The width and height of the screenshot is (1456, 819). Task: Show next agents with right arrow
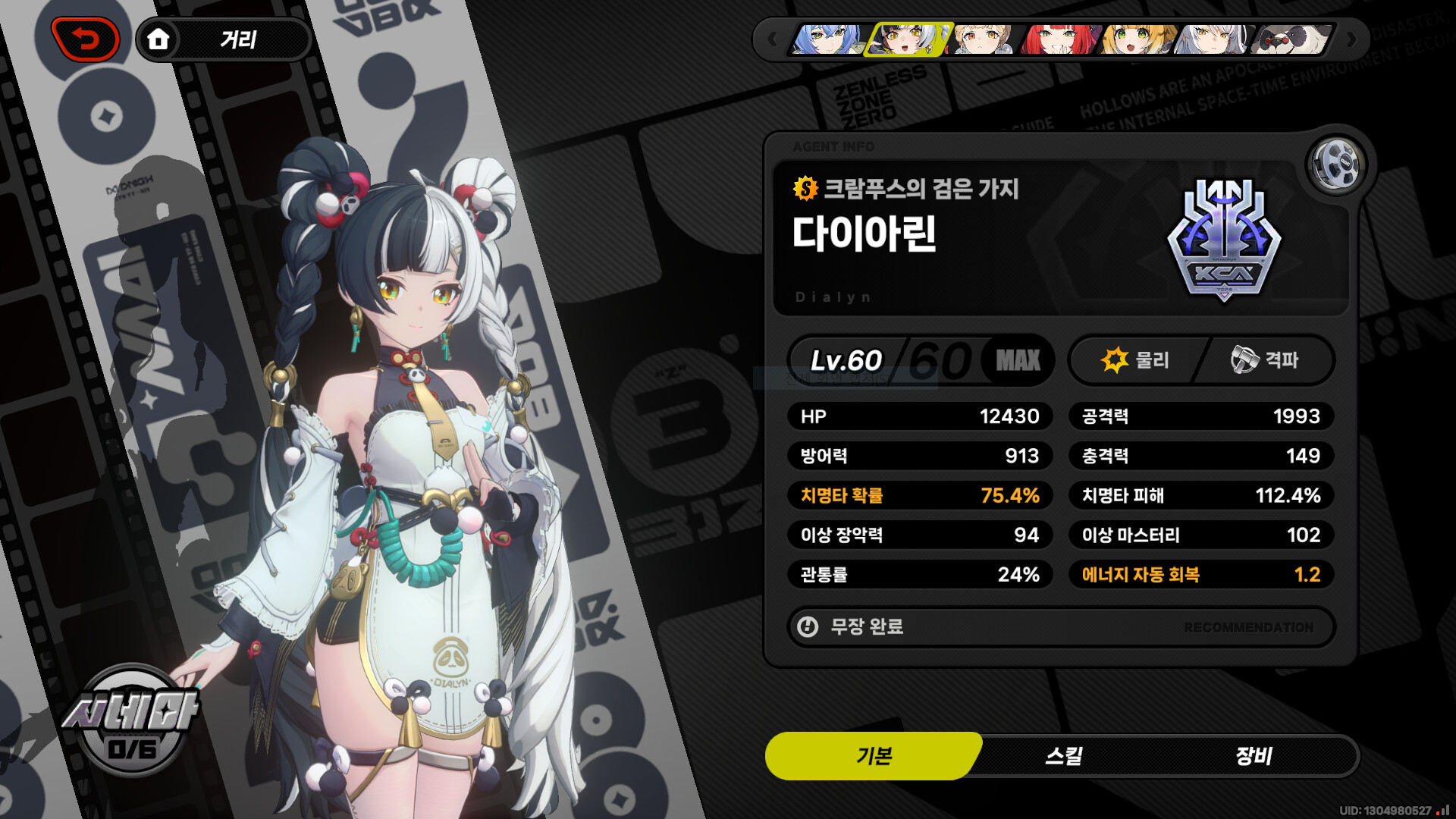coord(1351,39)
